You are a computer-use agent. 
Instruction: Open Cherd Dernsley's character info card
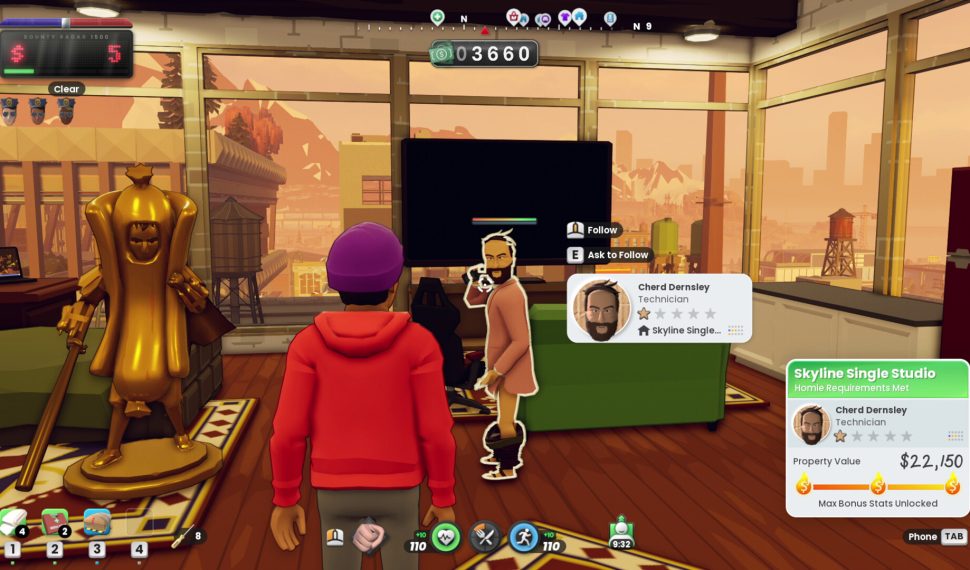click(x=659, y=308)
